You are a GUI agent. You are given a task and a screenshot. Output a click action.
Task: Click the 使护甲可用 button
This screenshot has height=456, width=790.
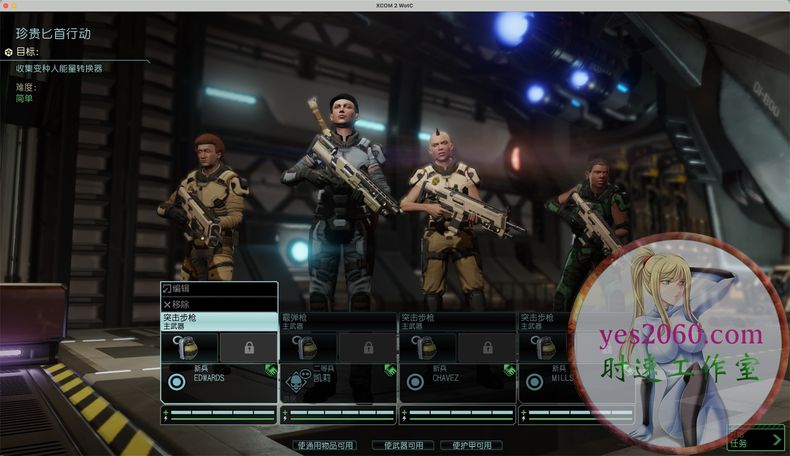(471, 445)
